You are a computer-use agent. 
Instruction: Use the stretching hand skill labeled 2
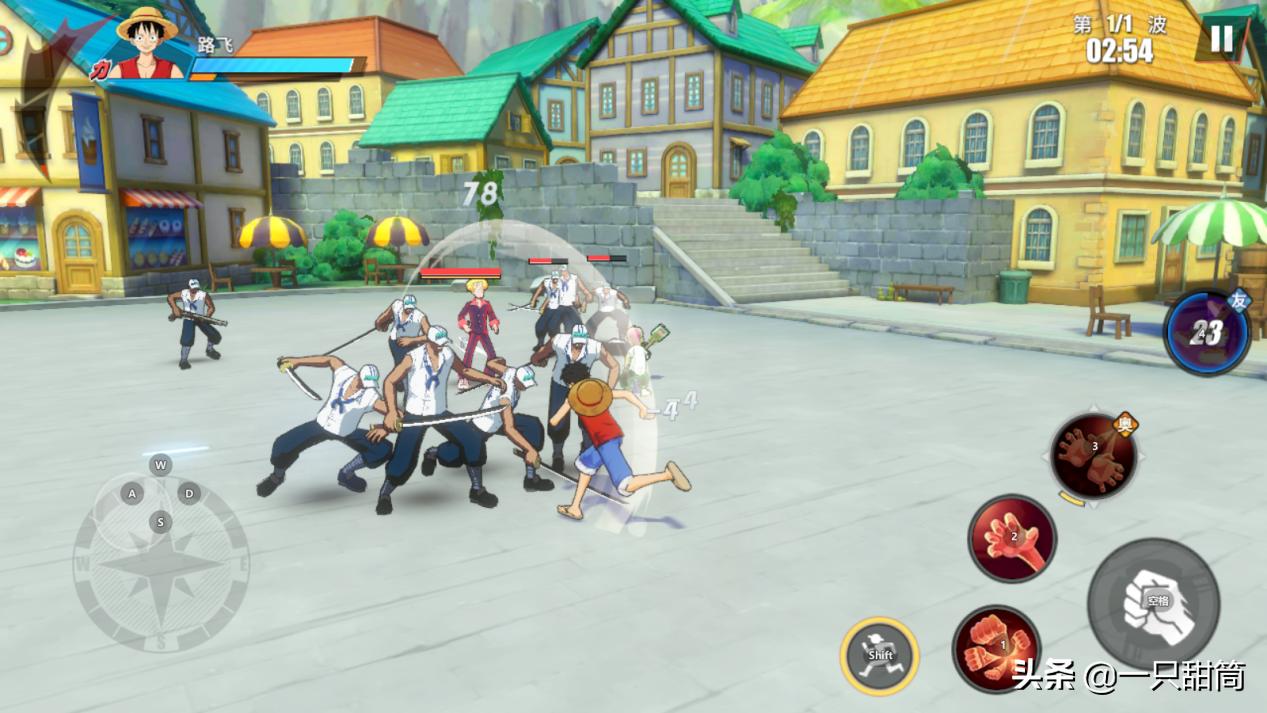tap(1012, 538)
